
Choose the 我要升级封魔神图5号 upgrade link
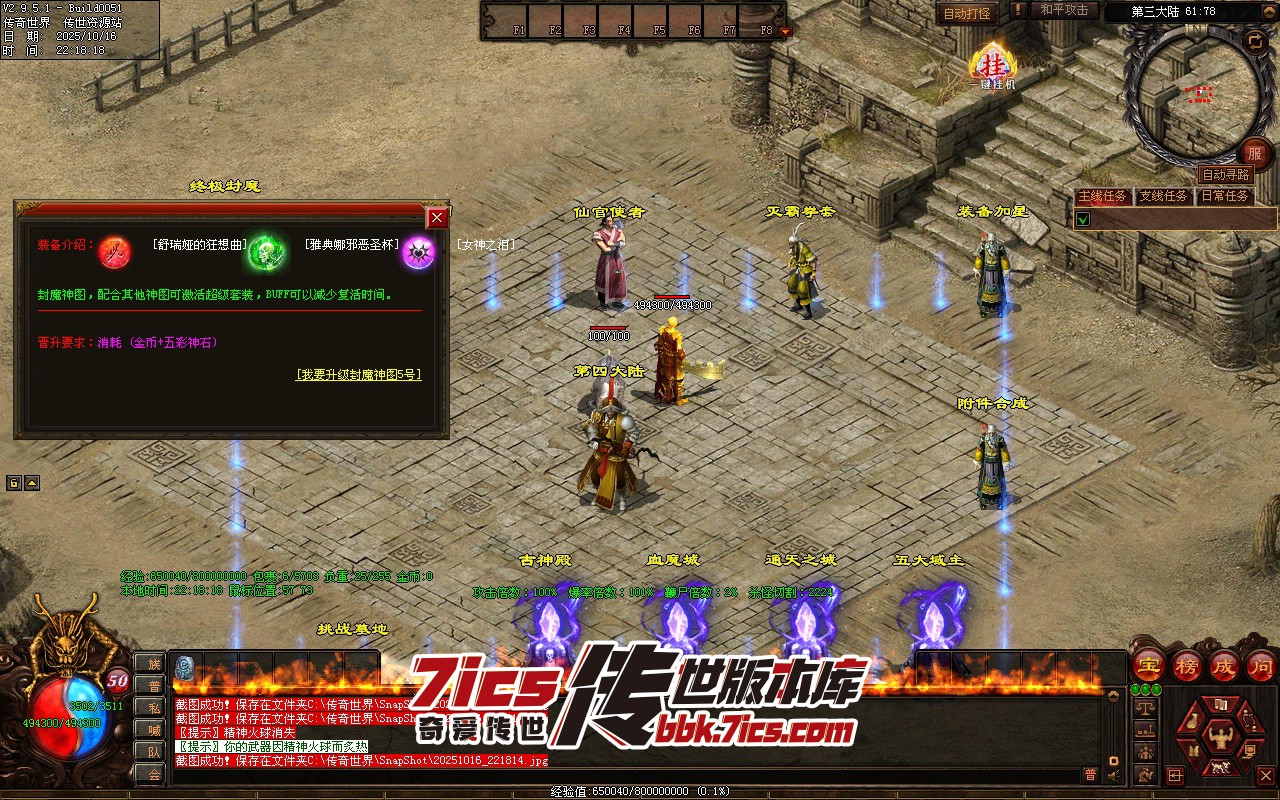pyautogui.click(x=358, y=375)
